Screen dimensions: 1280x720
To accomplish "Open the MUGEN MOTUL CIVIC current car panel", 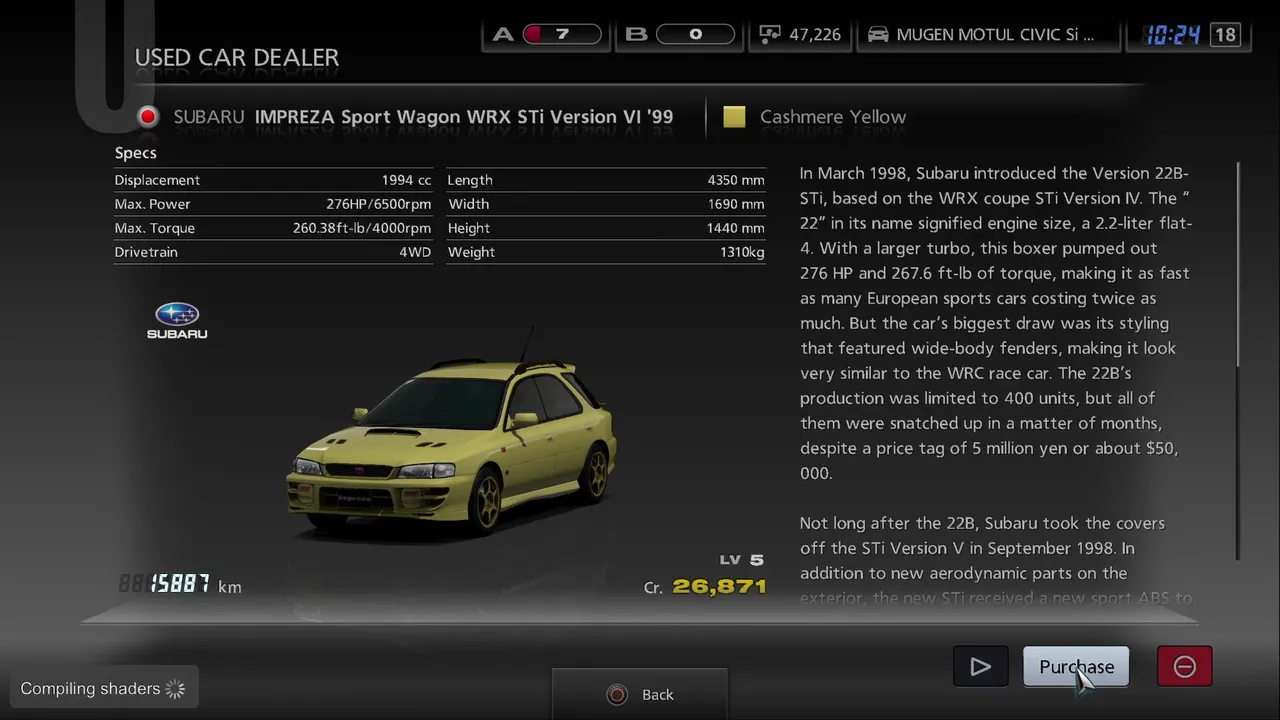I will 987,35.
